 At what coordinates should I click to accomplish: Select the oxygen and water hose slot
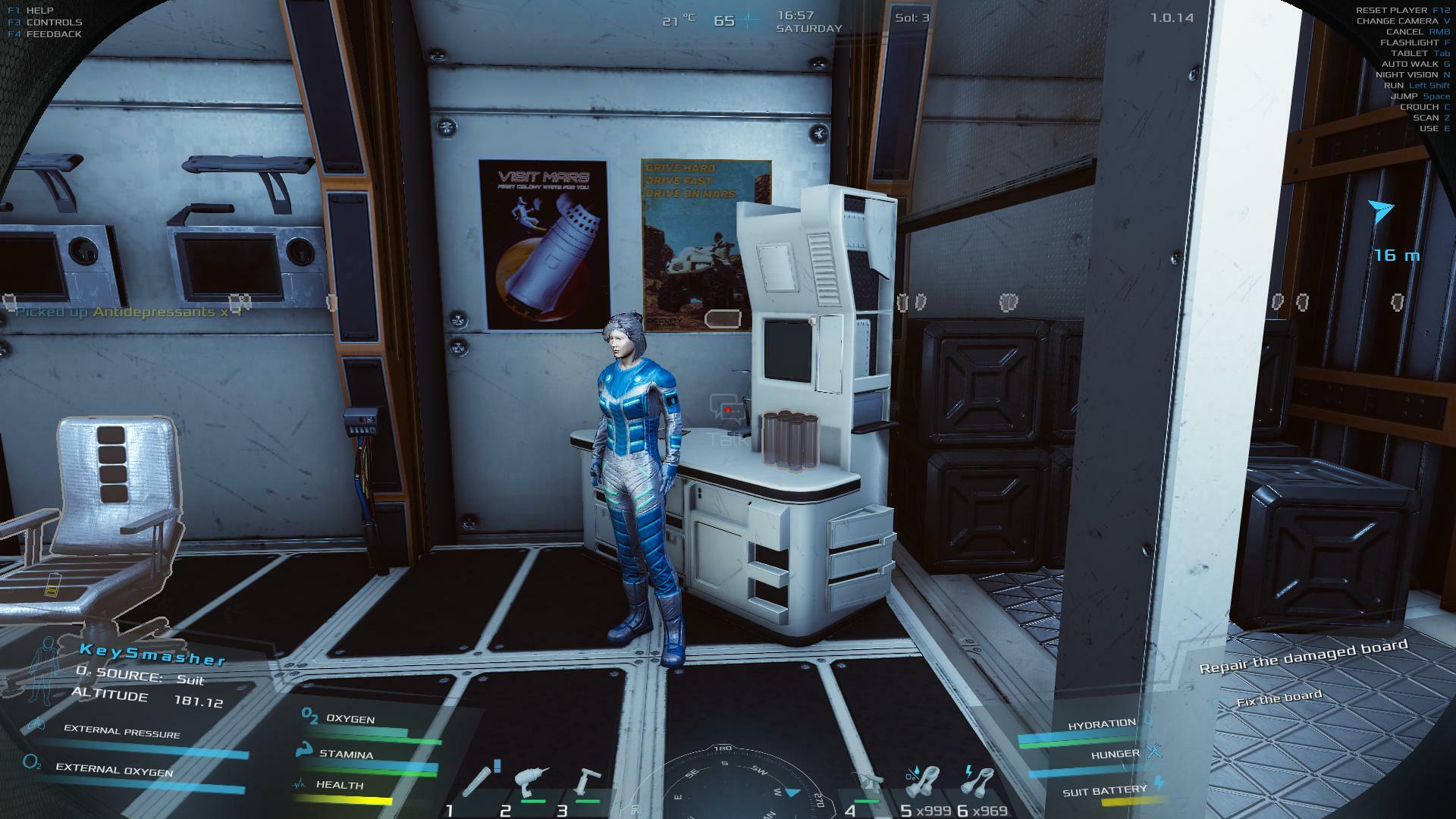tap(924, 783)
